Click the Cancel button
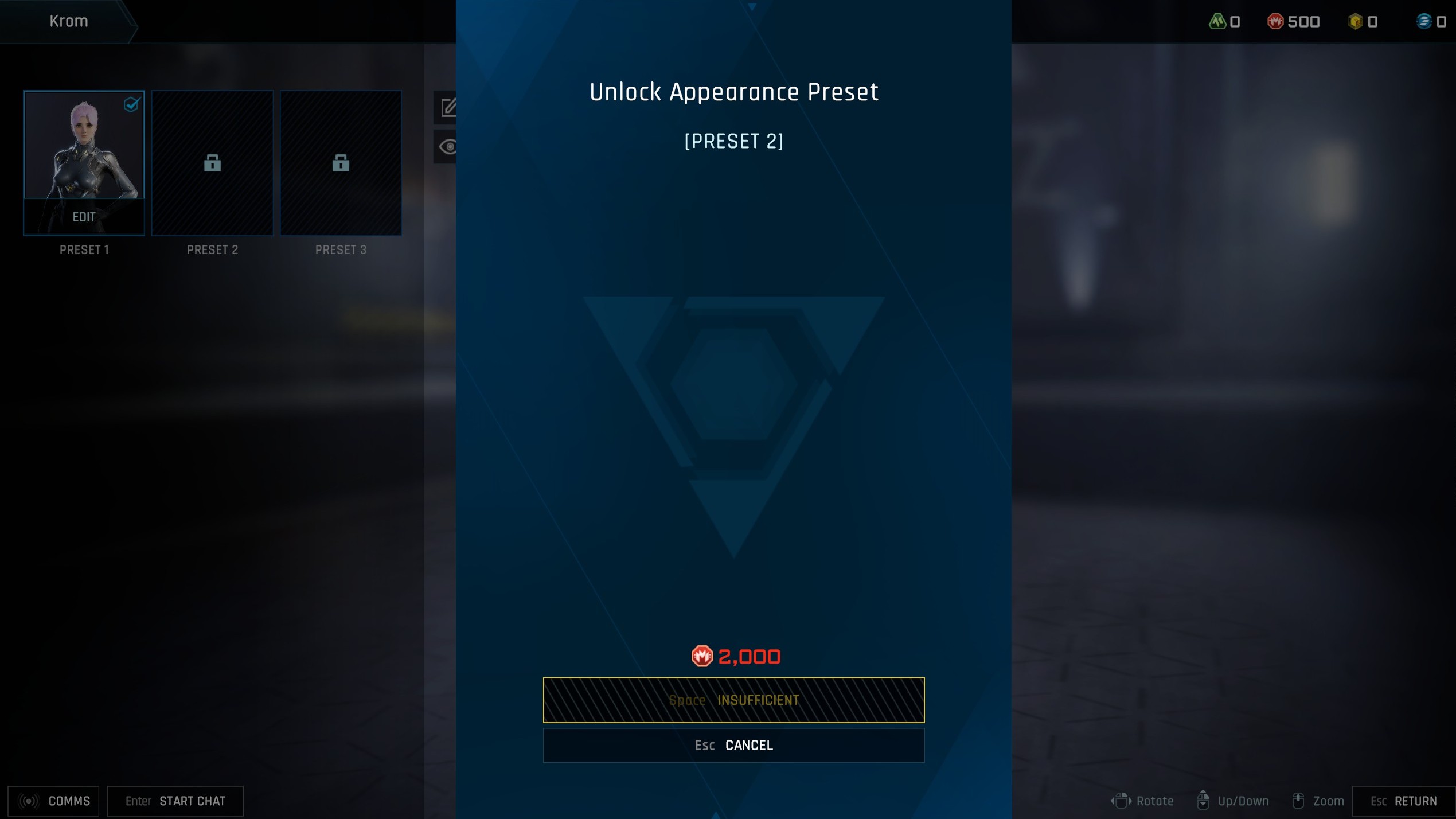 click(x=734, y=744)
